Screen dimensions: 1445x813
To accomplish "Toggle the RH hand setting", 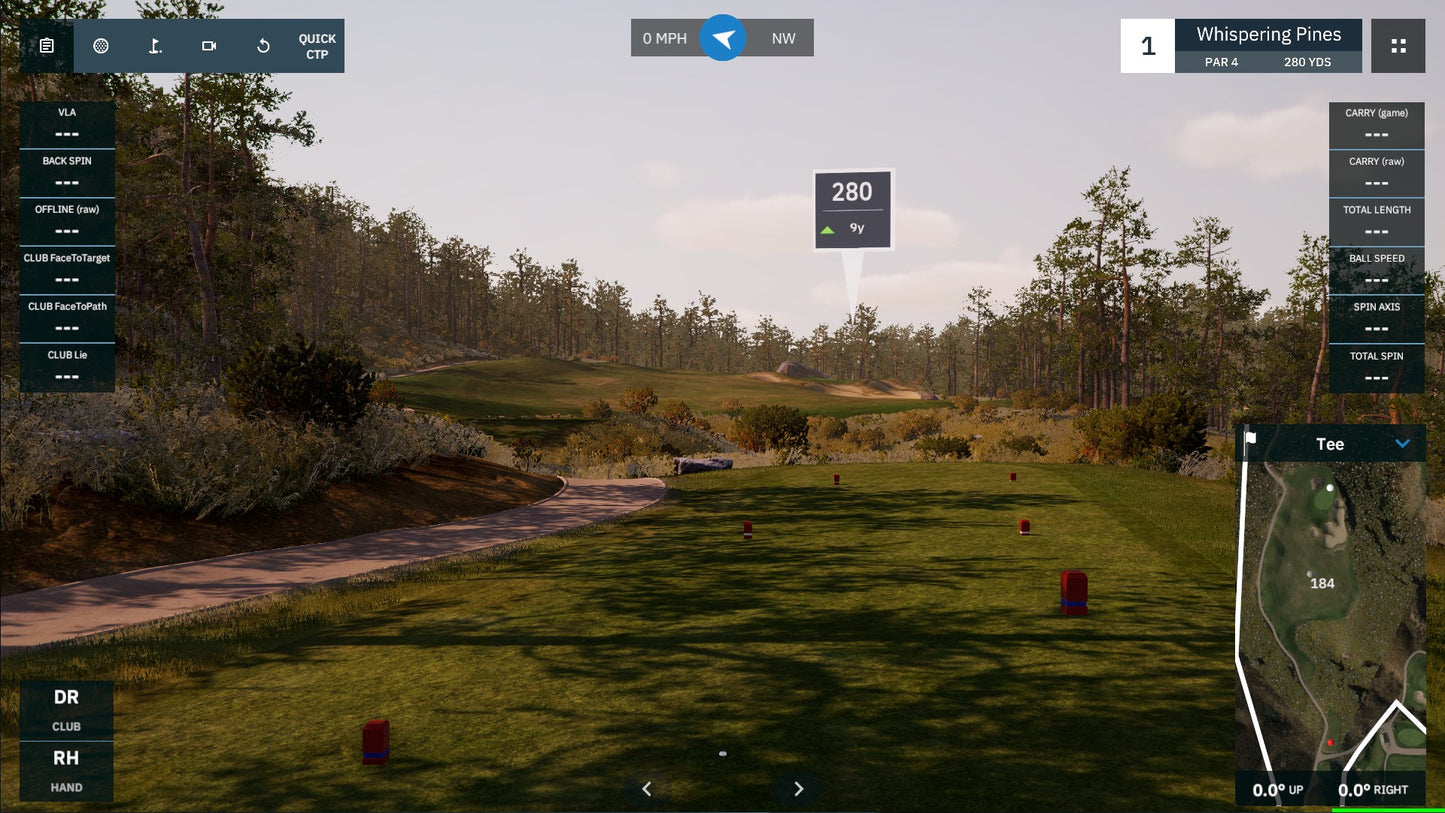I will [66, 771].
